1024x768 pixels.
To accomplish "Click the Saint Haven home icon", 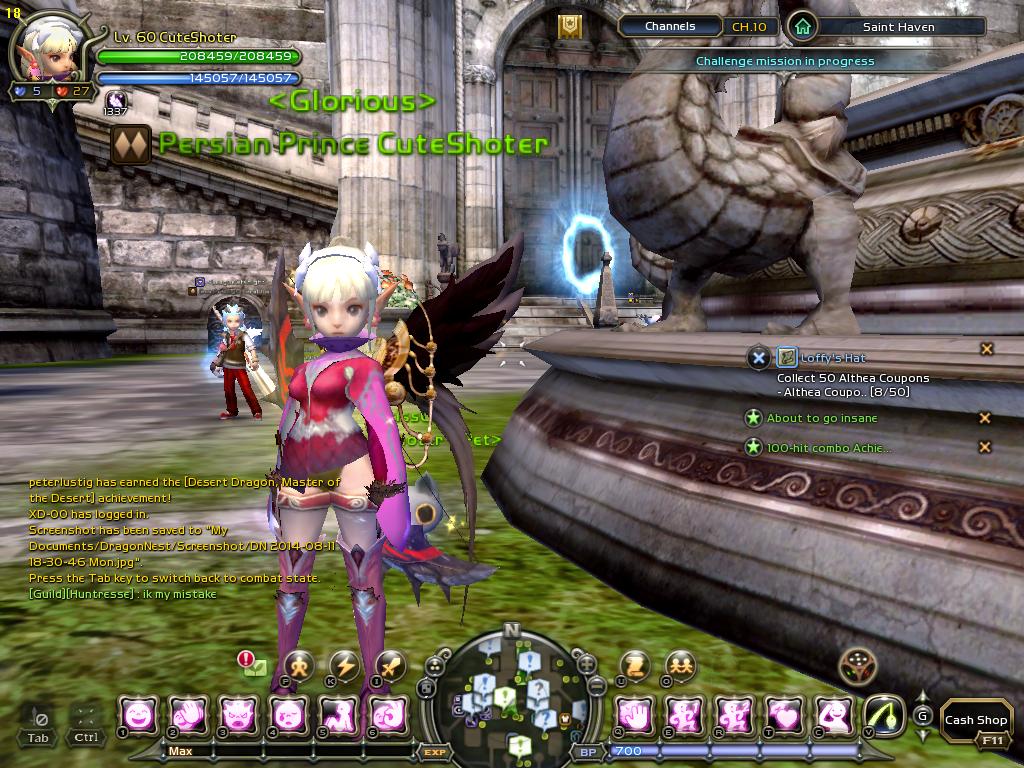I will click(802, 27).
